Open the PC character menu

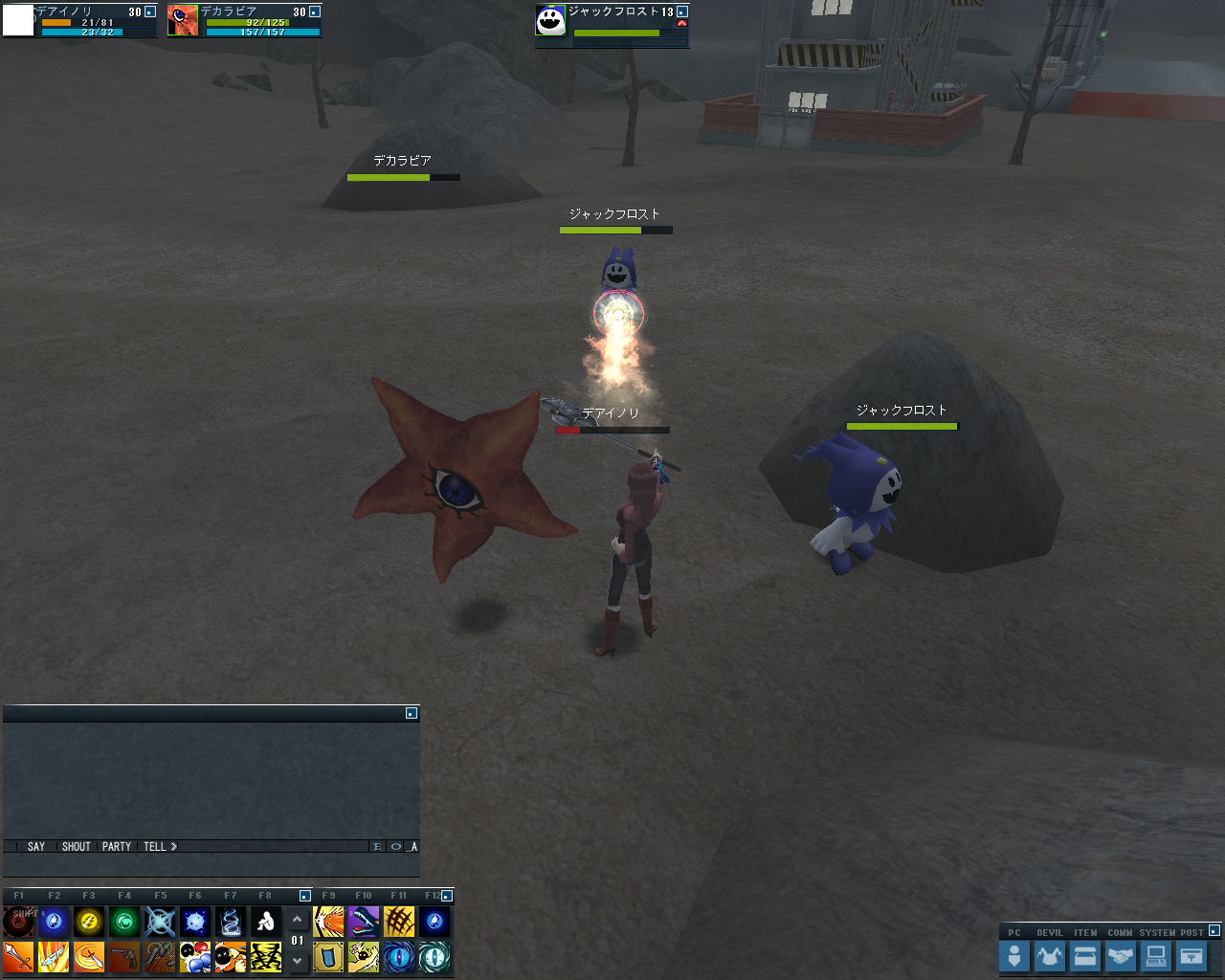click(1014, 956)
